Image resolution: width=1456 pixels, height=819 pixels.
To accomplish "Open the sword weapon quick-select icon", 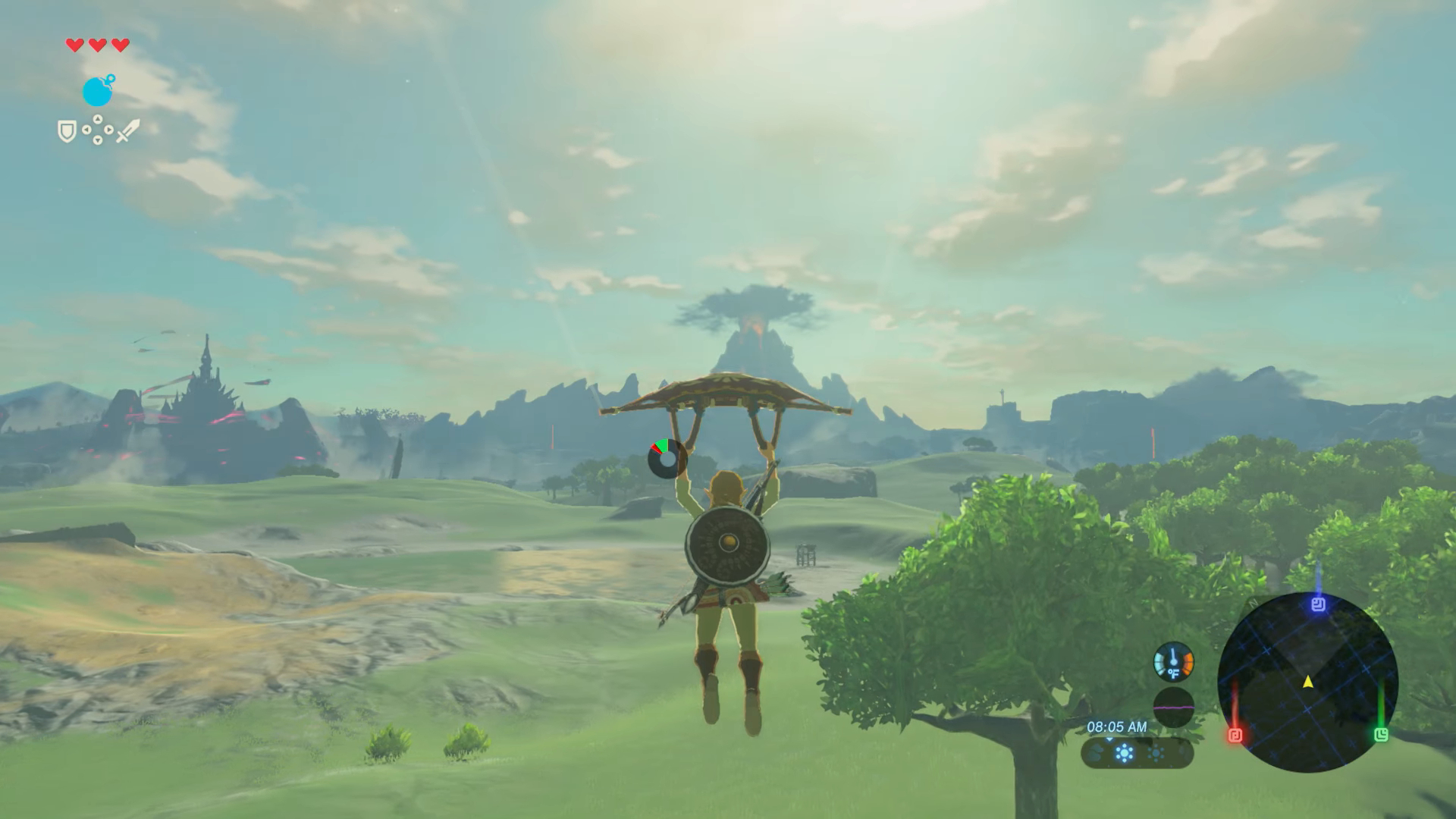I will click(x=127, y=130).
